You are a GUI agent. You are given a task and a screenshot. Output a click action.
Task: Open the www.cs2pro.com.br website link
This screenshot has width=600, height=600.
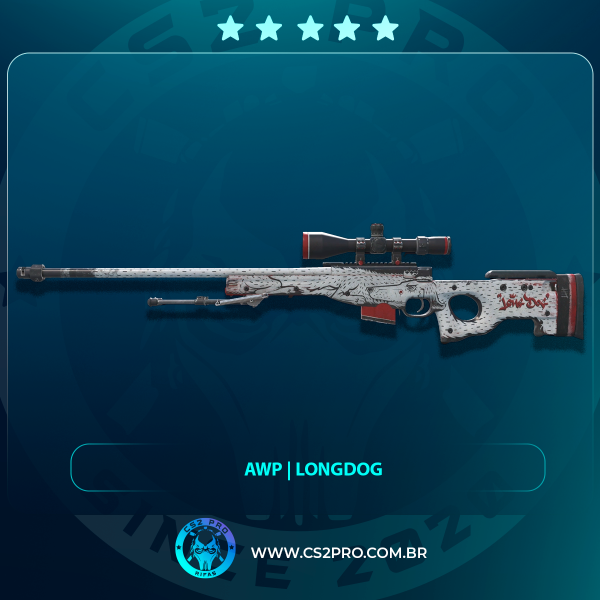(x=339, y=553)
